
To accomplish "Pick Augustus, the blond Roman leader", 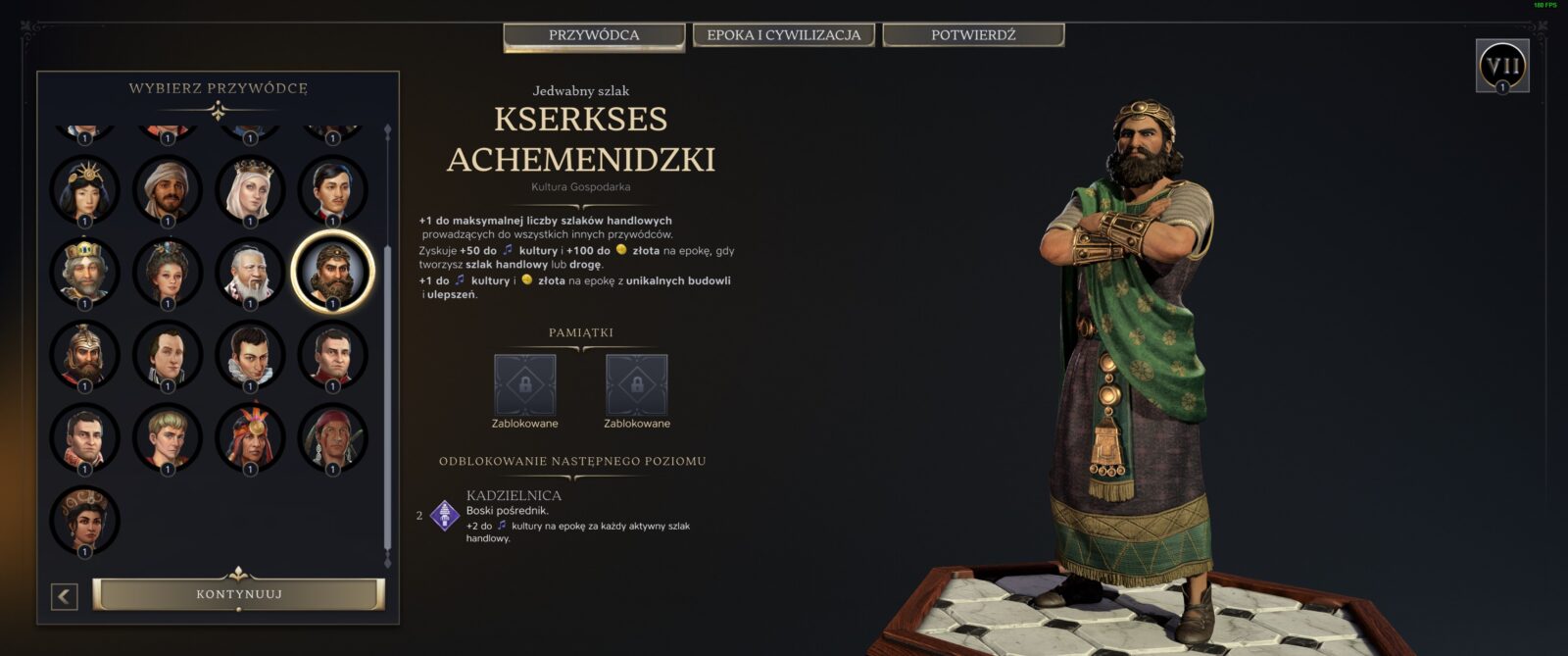I will pos(168,437).
